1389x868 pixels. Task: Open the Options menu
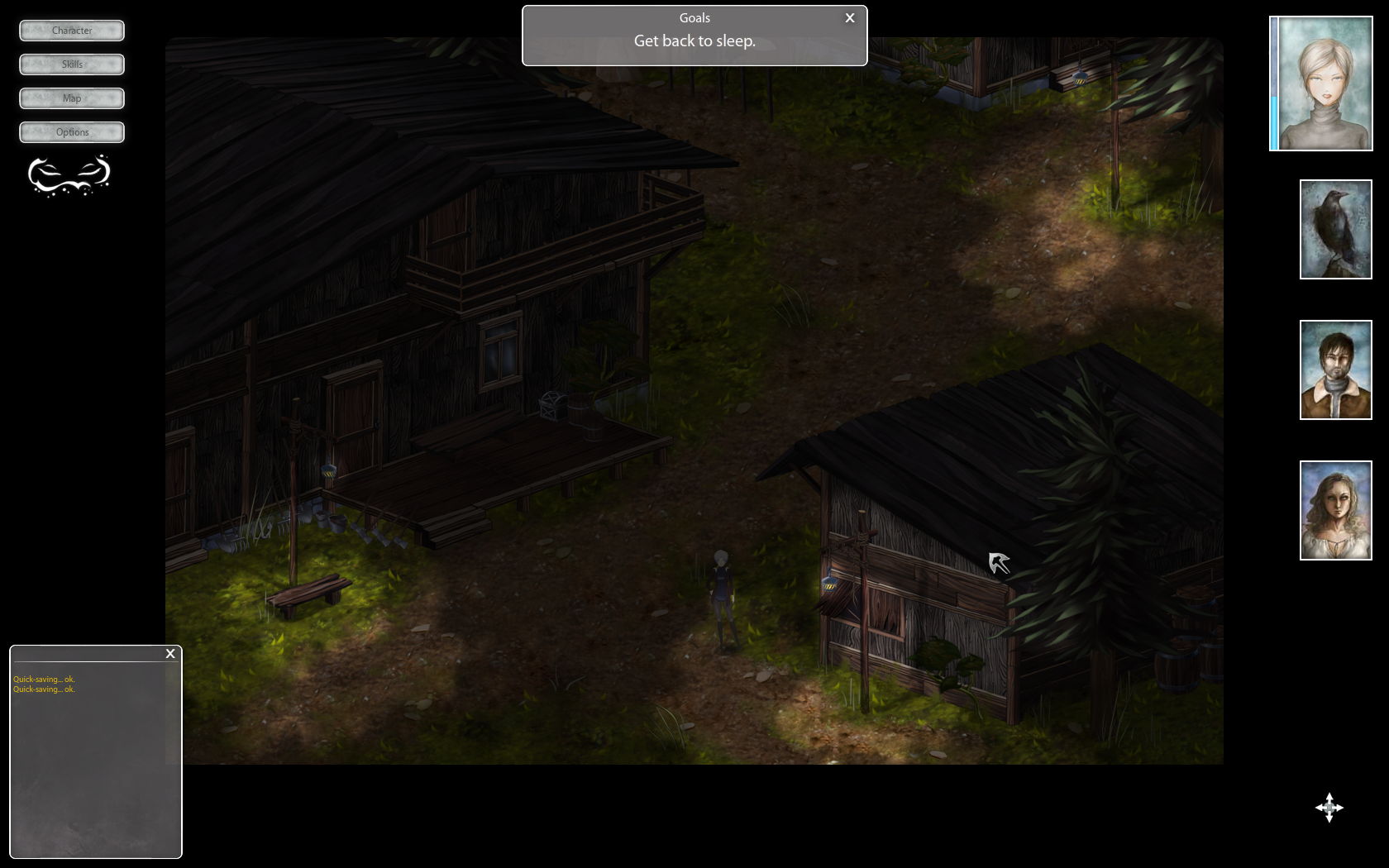point(71,131)
